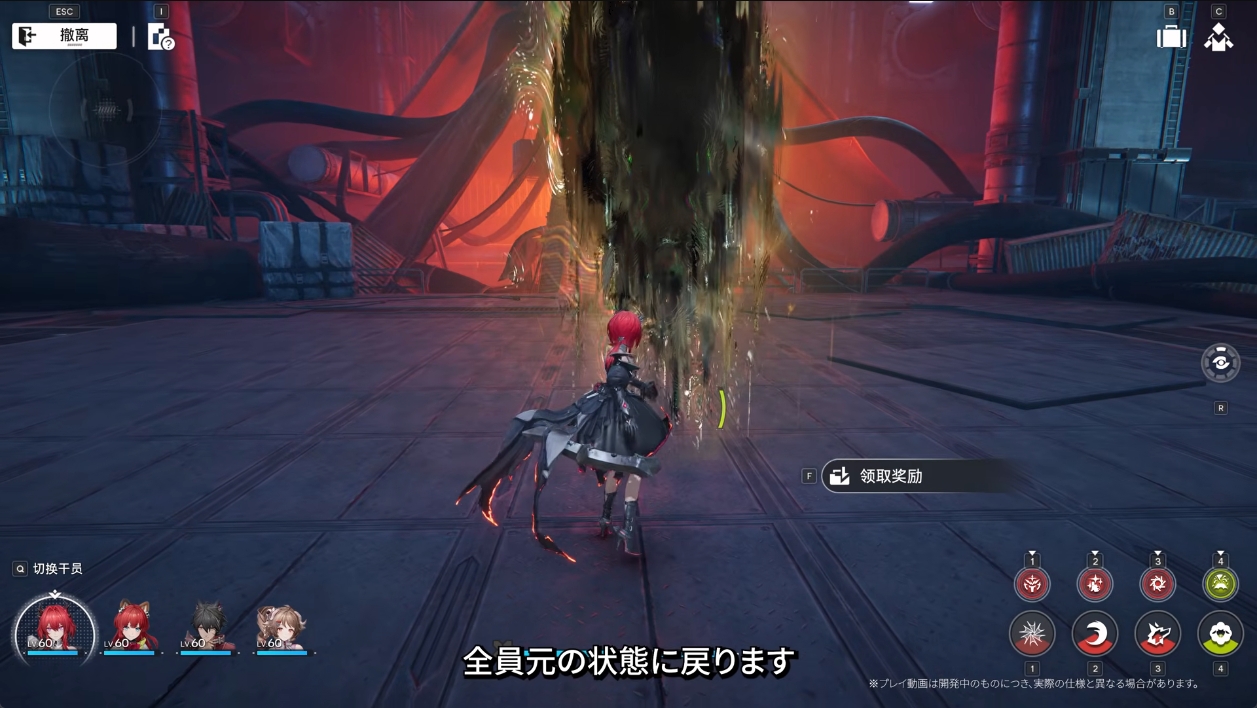Image resolution: width=1257 pixels, height=708 pixels.
Task: Open the backpack suitcase icon
Action: click(x=1171, y=37)
